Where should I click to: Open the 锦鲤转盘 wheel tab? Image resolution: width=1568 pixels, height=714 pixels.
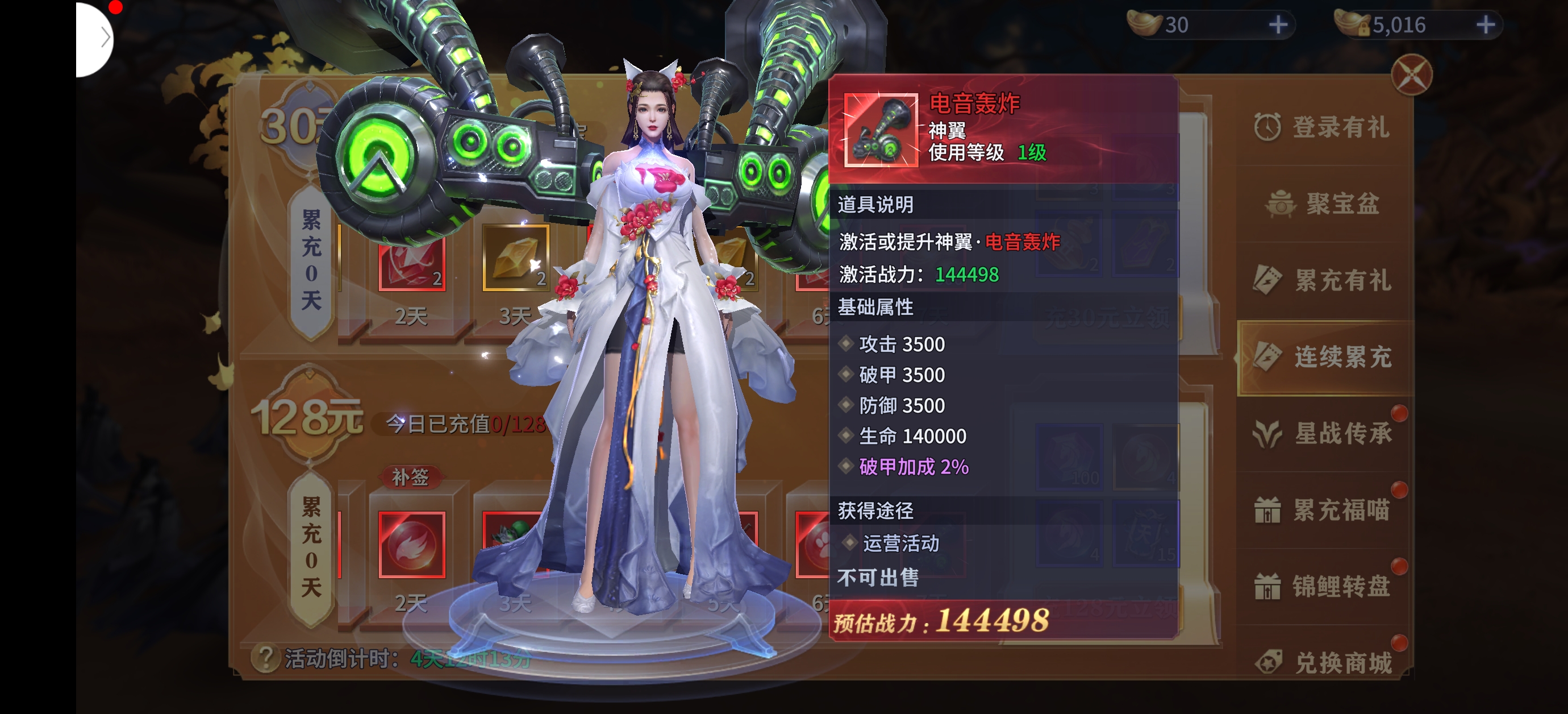(x=1323, y=586)
